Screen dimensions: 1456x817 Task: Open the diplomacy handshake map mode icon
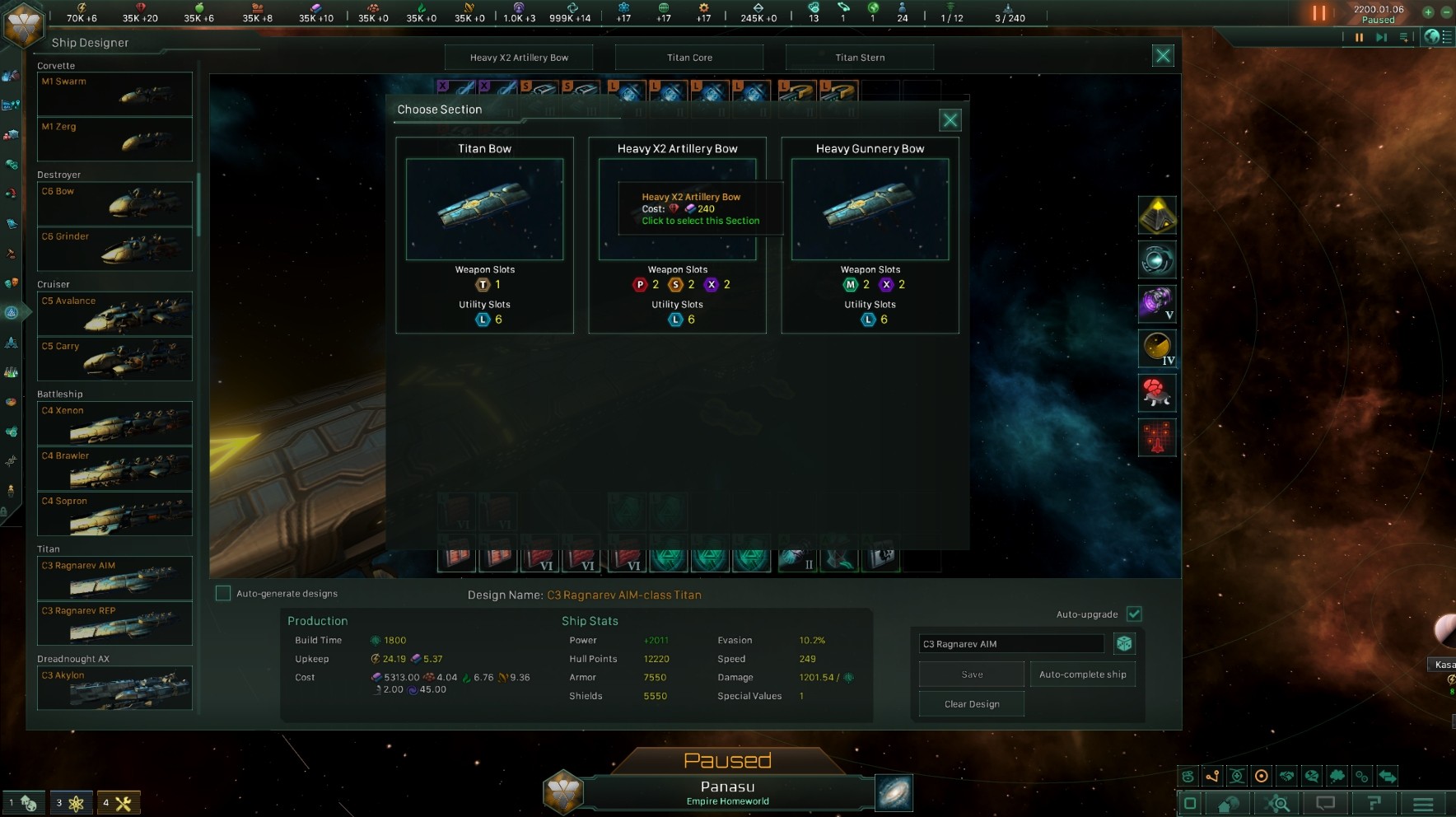coord(1287,776)
